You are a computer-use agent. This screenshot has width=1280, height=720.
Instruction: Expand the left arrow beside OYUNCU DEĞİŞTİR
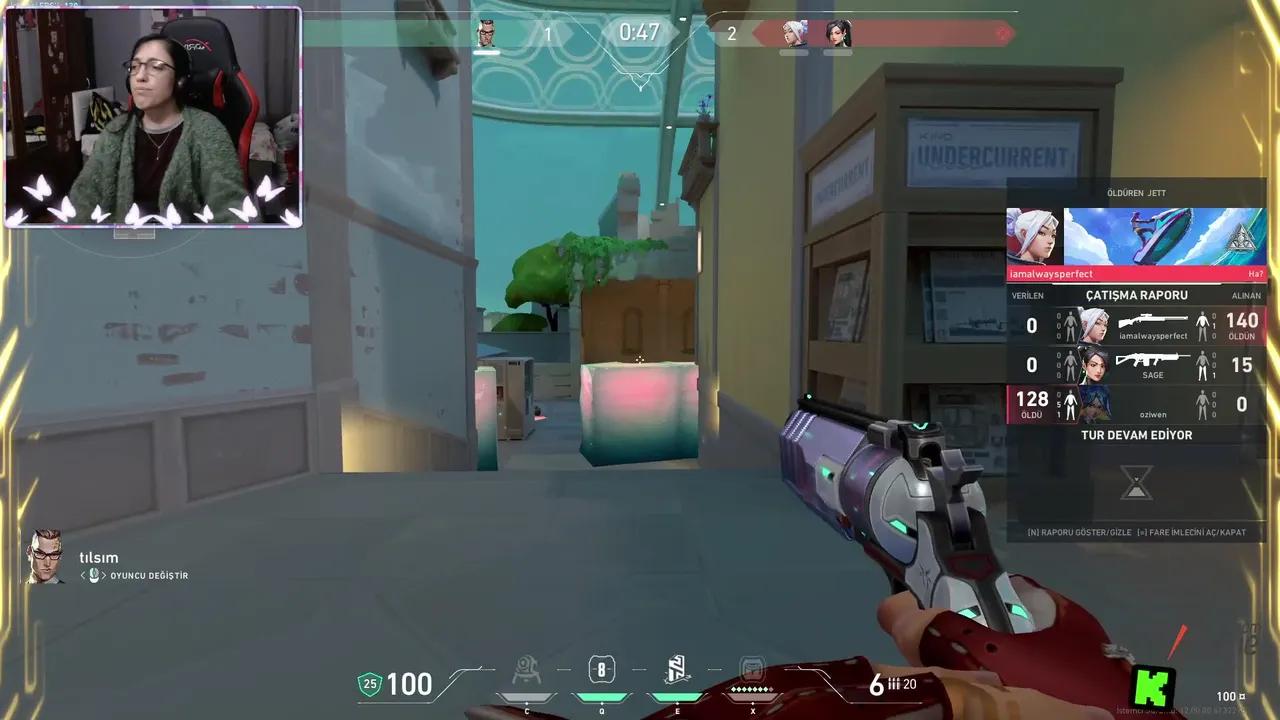[x=82, y=575]
